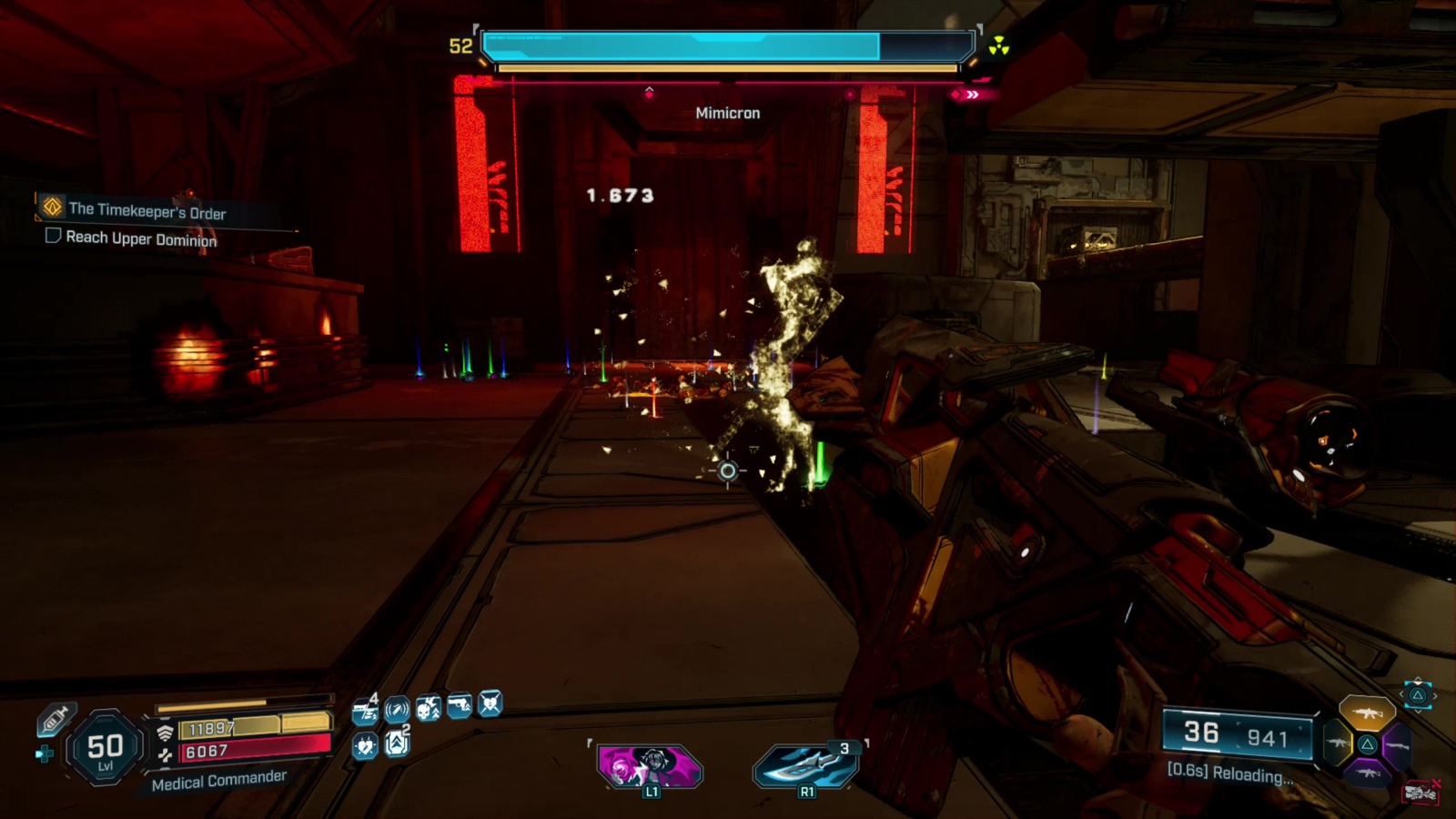Click the purple shotgun slot on weapon wheel
This screenshot has height=819, width=1456.
pyautogui.click(x=1399, y=745)
